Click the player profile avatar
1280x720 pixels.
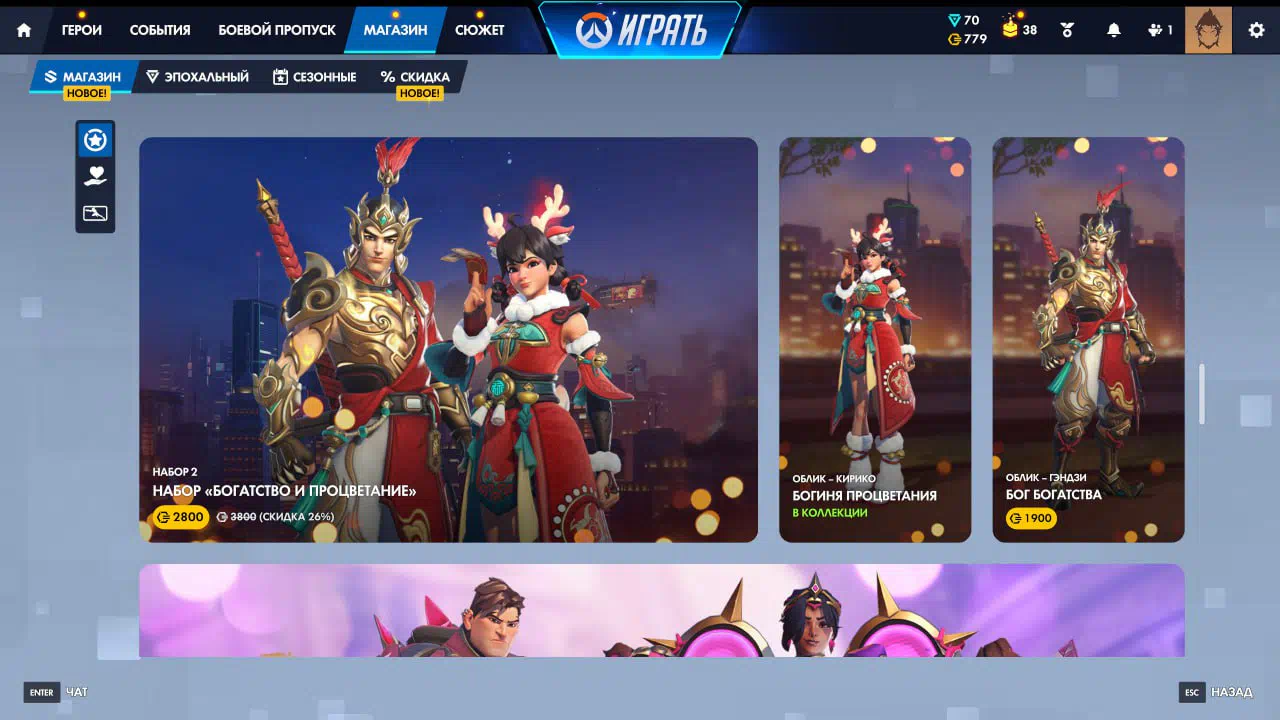(x=1208, y=30)
